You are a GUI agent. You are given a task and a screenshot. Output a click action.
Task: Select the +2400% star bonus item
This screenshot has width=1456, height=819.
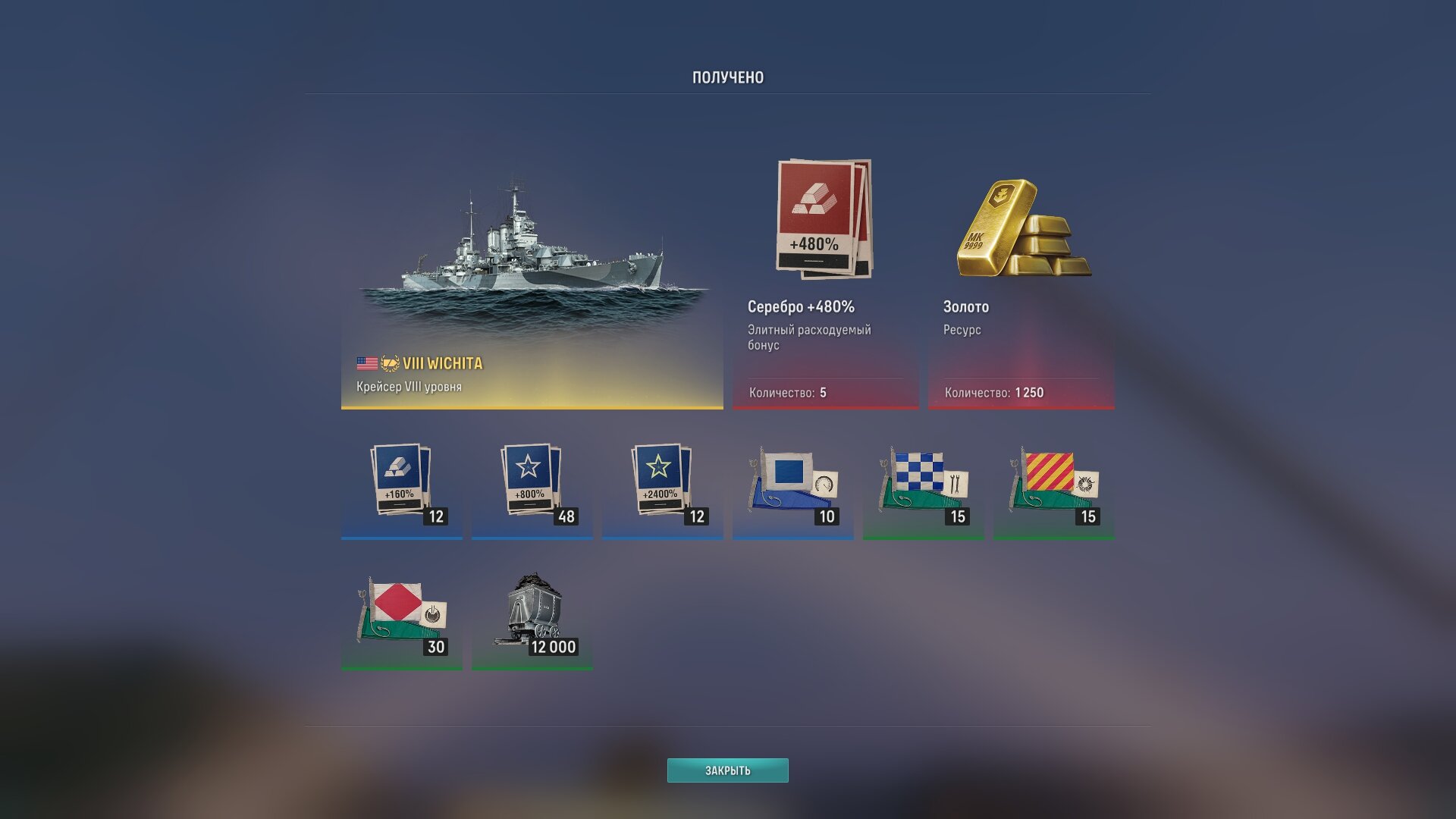(x=662, y=485)
